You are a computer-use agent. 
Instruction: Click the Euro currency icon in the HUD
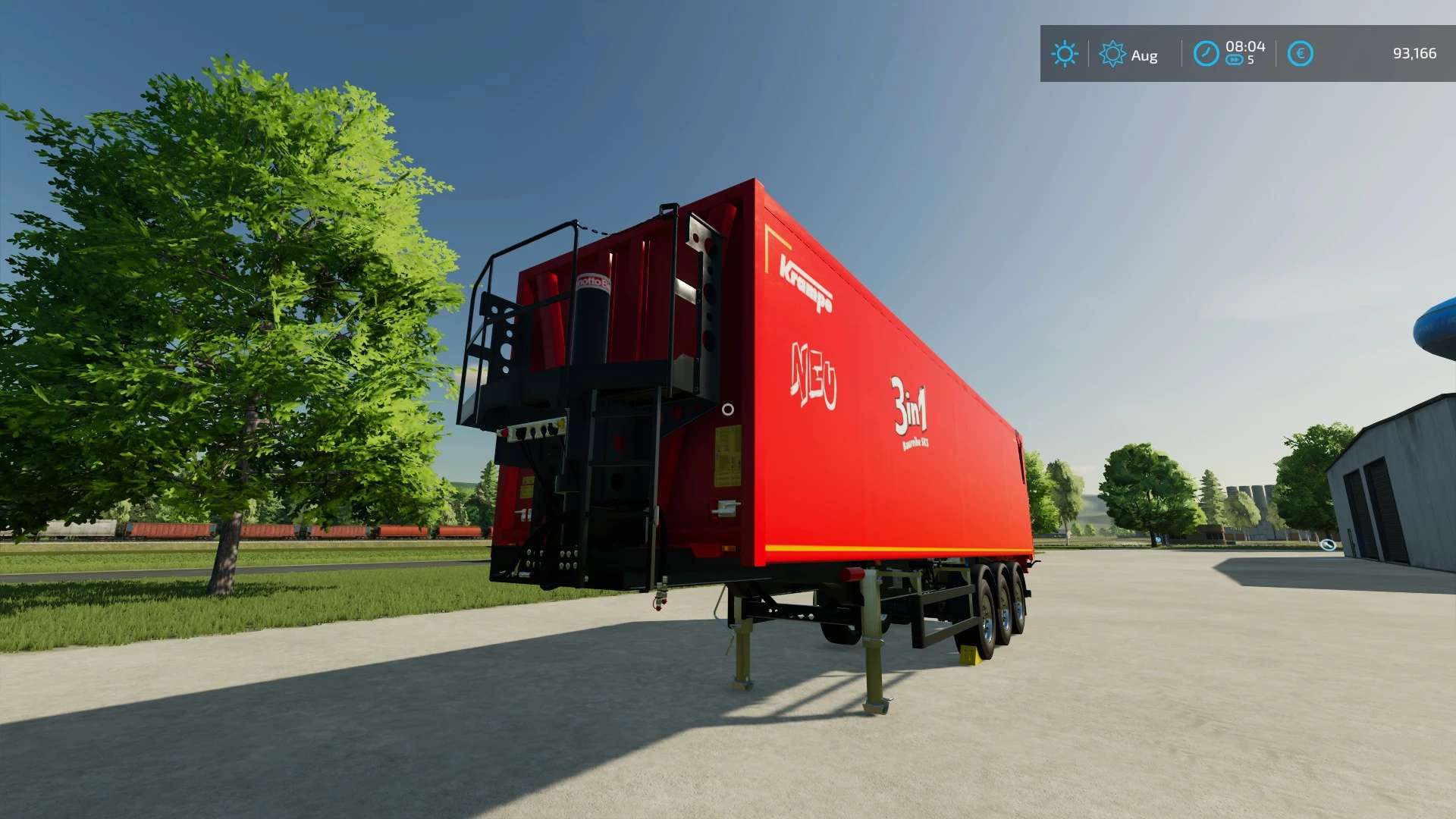point(1301,53)
